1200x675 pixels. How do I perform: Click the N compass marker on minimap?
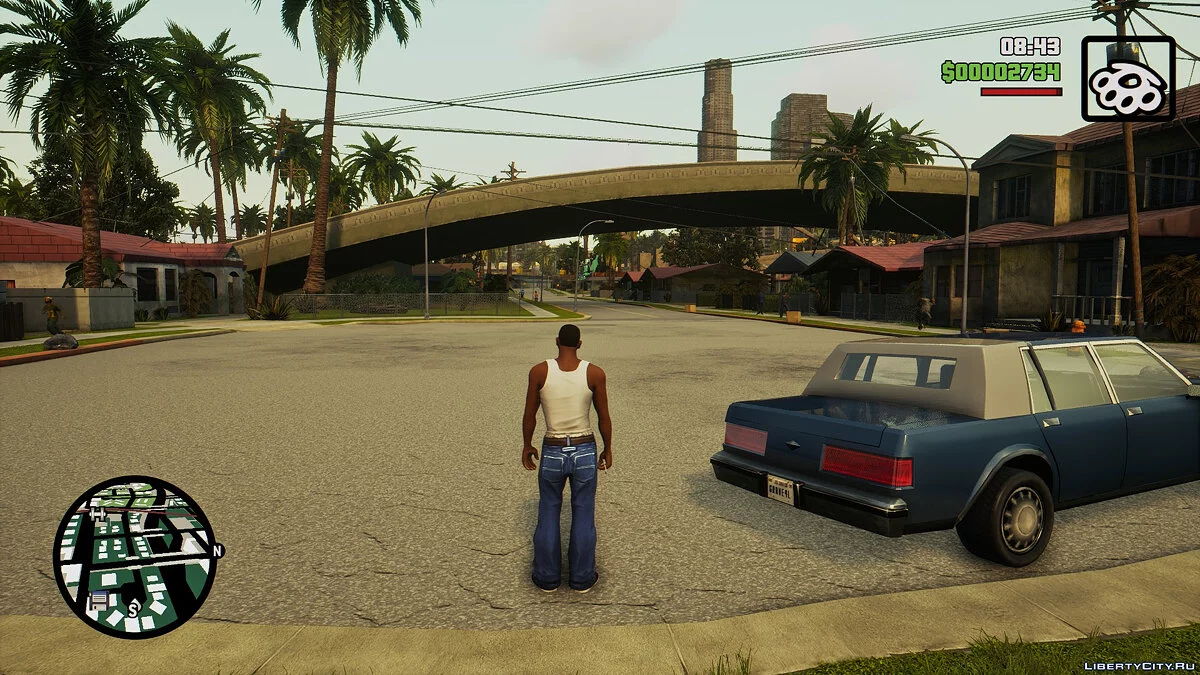point(217,550)
